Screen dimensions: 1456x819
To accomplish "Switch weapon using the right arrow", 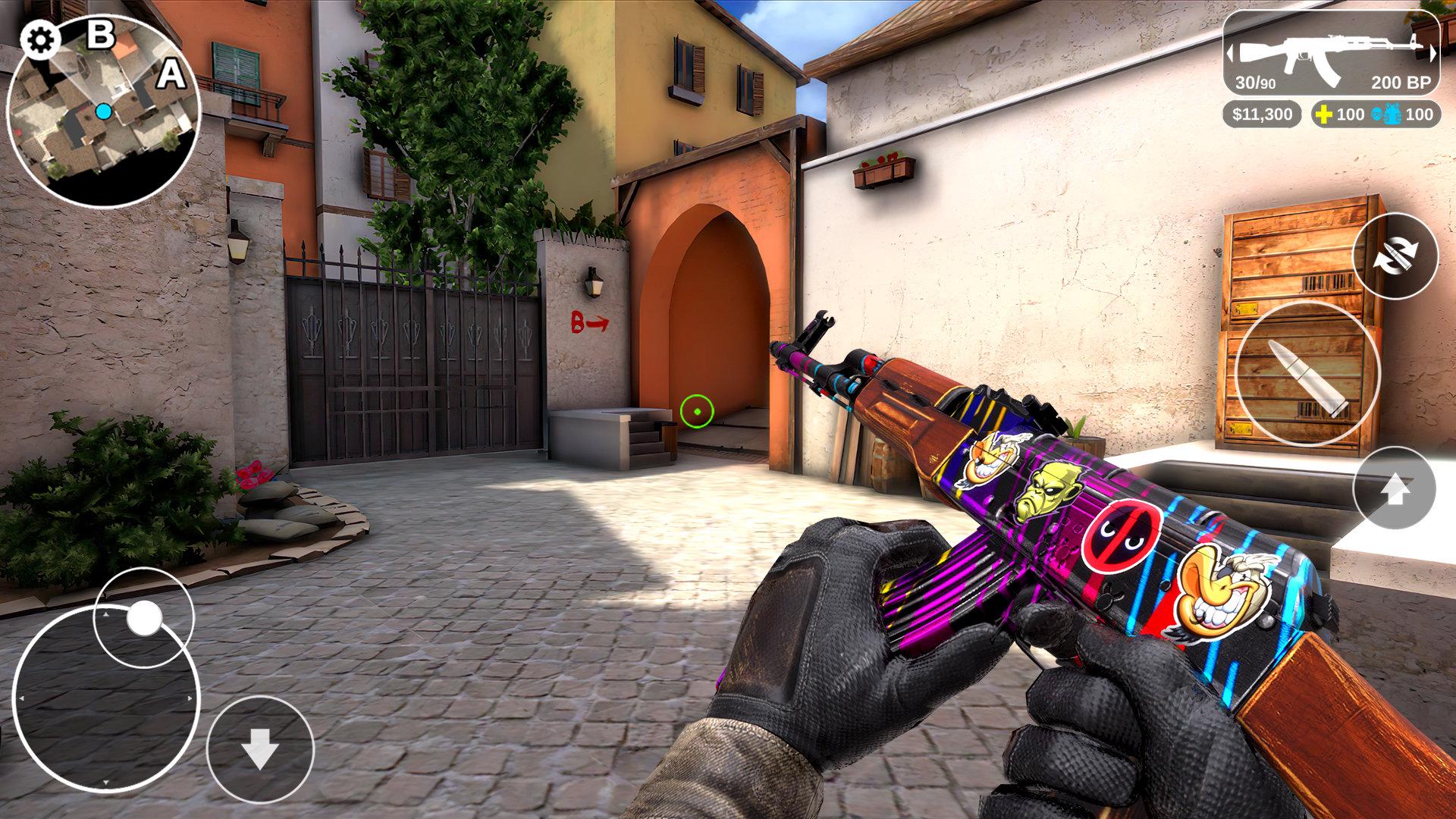I will 1434,54.
